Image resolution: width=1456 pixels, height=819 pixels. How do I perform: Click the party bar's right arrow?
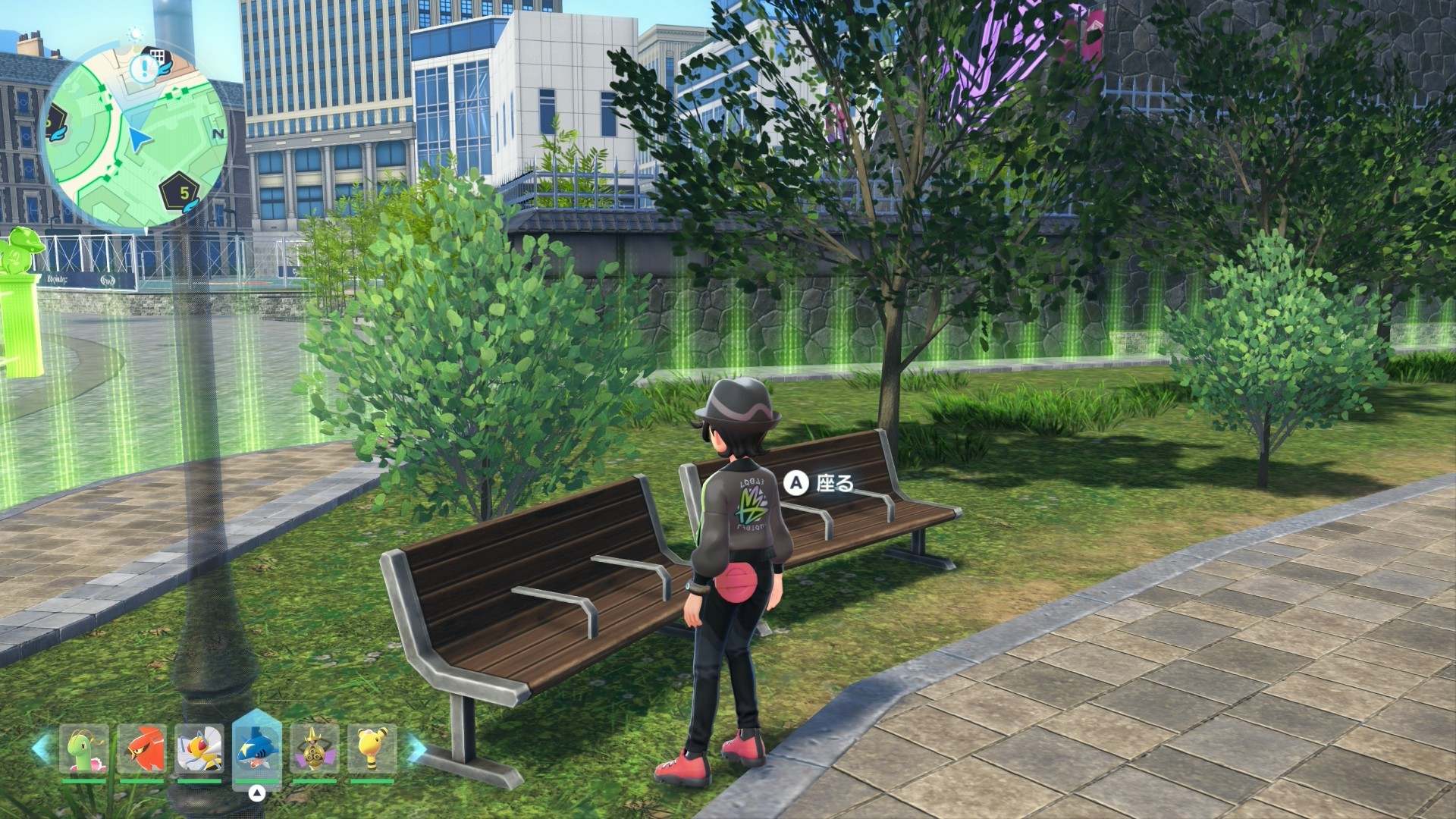point(415,749)
